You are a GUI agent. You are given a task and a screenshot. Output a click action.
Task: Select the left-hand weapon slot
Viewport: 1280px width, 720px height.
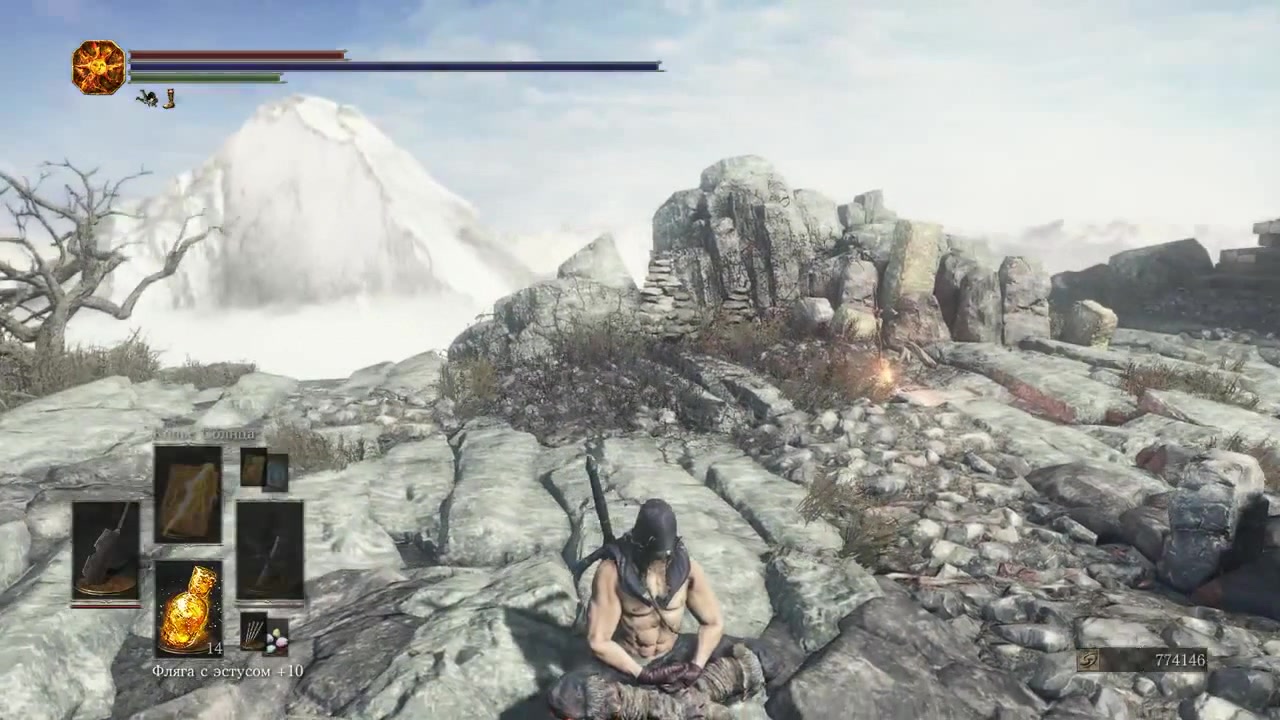coord(106,550)
